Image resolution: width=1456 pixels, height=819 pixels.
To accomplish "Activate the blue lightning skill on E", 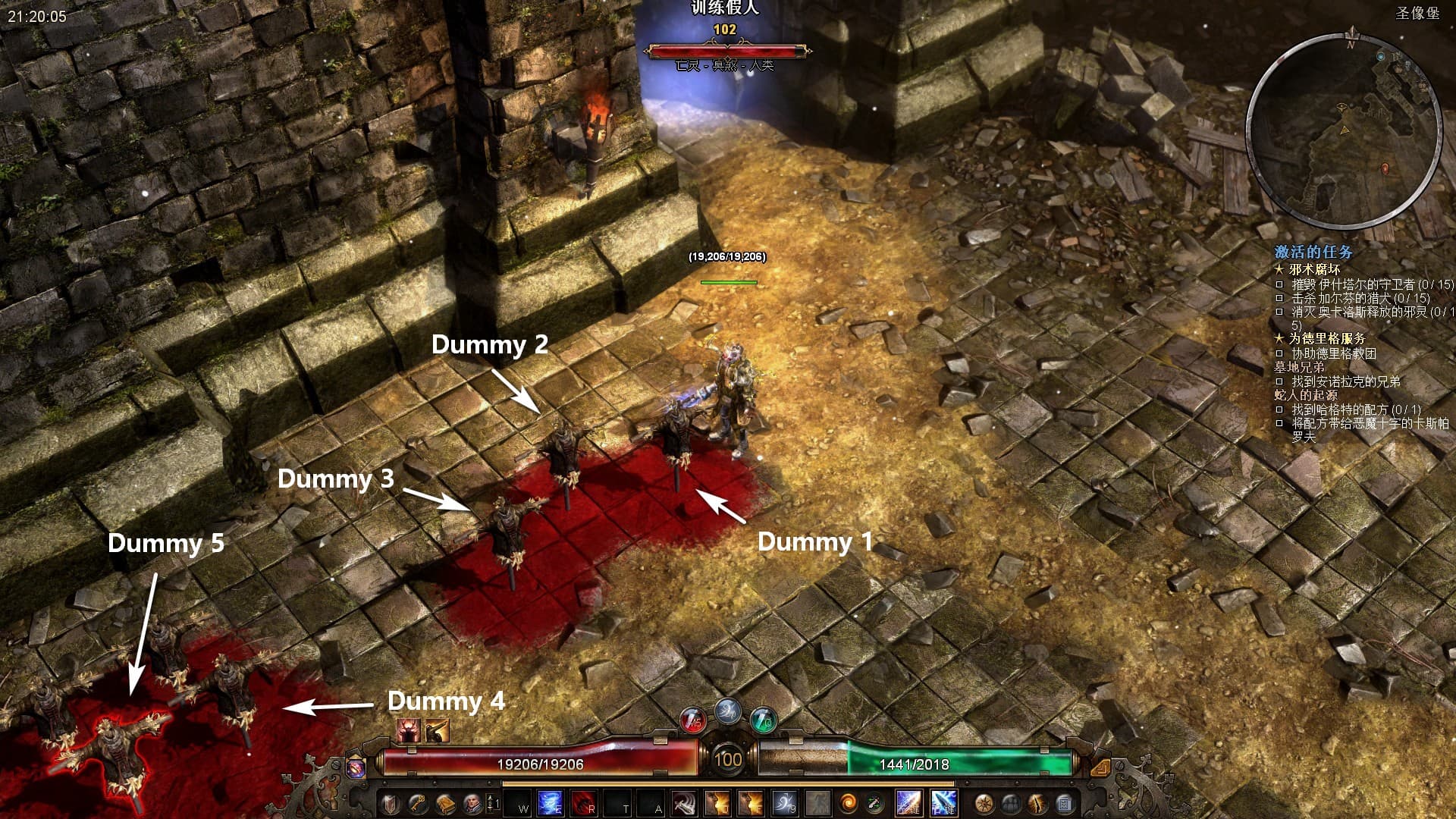I will (550, 803).
